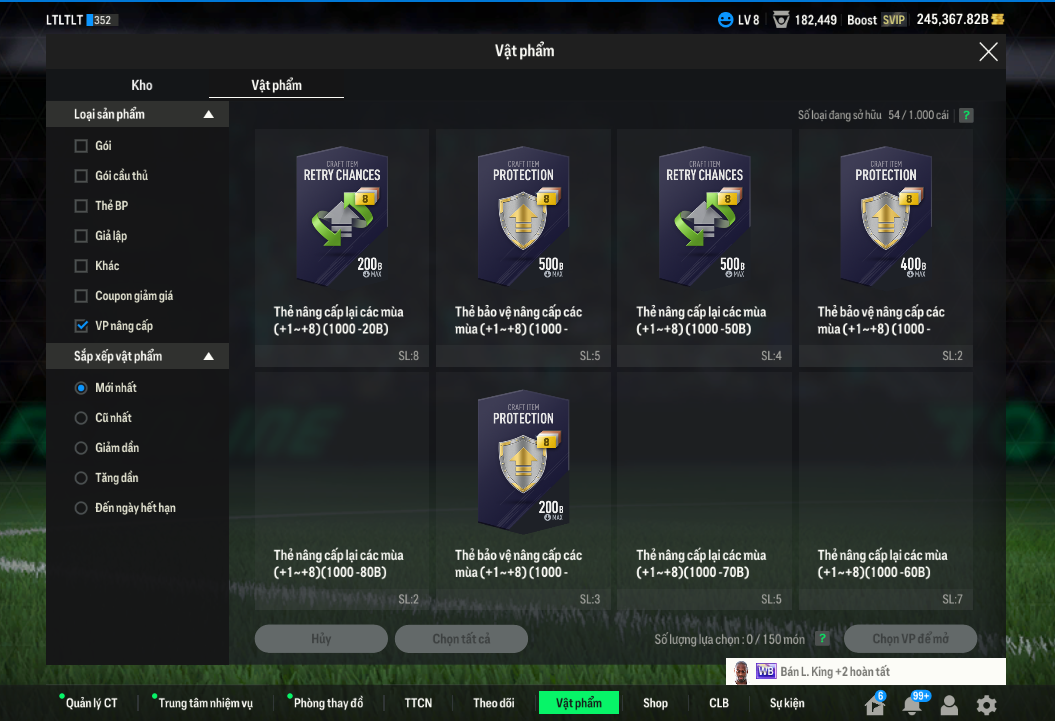Viewport: 1055px width, 721px height.
Task: Toggle the Giả lập checkbox
Action: (81, 236)
